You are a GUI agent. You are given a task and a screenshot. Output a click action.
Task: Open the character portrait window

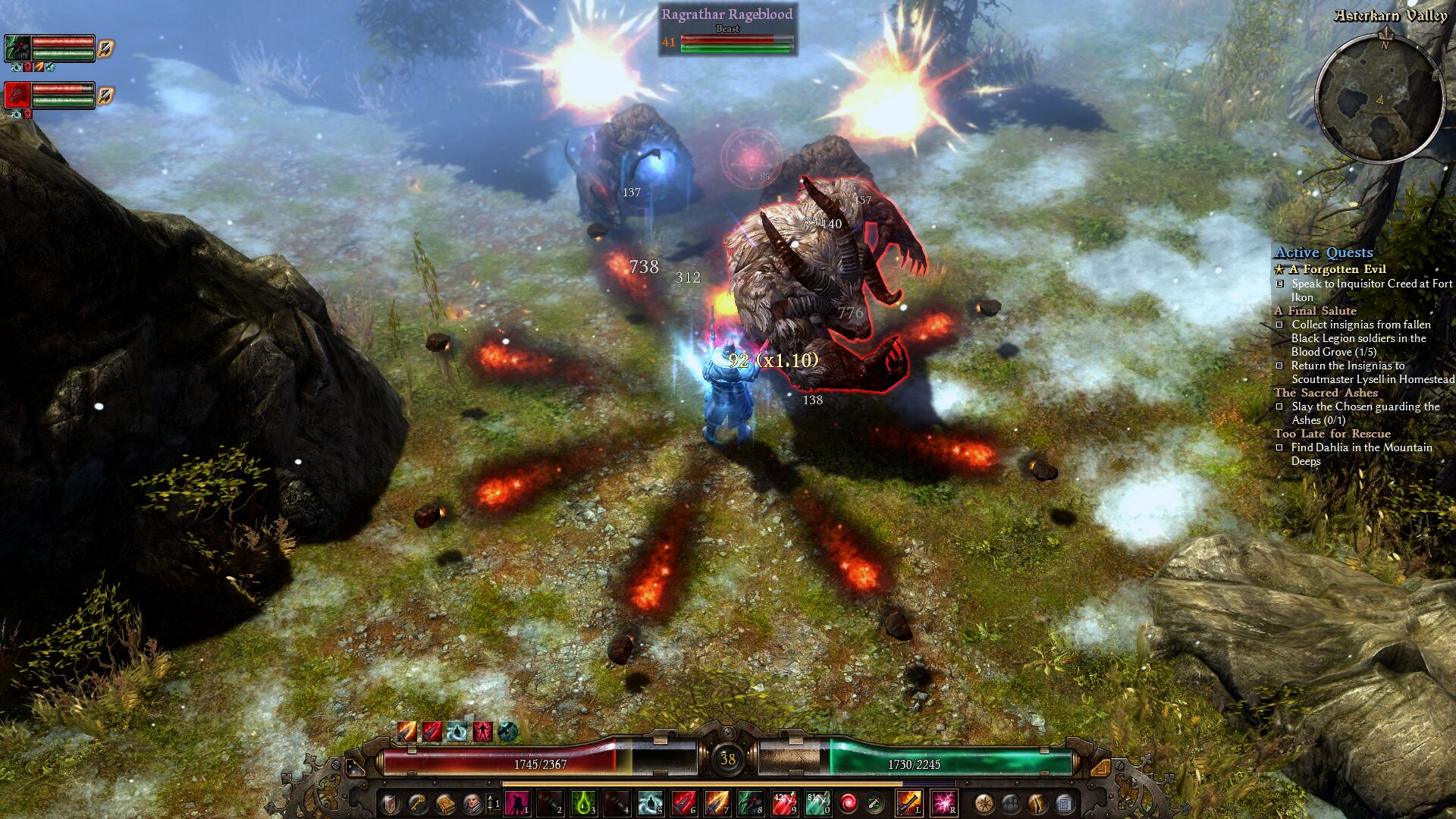coord(472,803)
